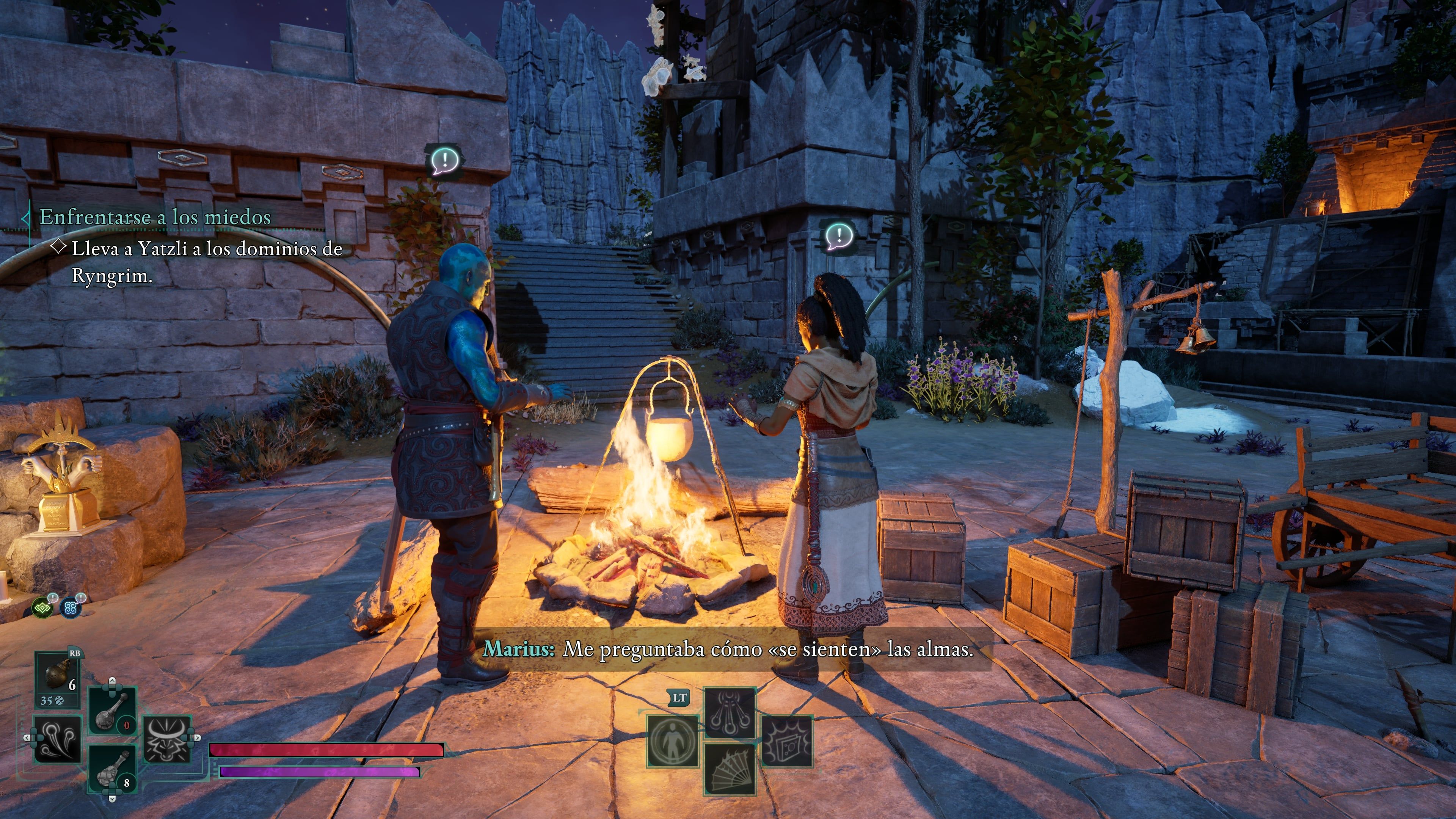Open the blue knot companion icon
This screenshot has height=819, width=1456.
[x=71, y=608]
